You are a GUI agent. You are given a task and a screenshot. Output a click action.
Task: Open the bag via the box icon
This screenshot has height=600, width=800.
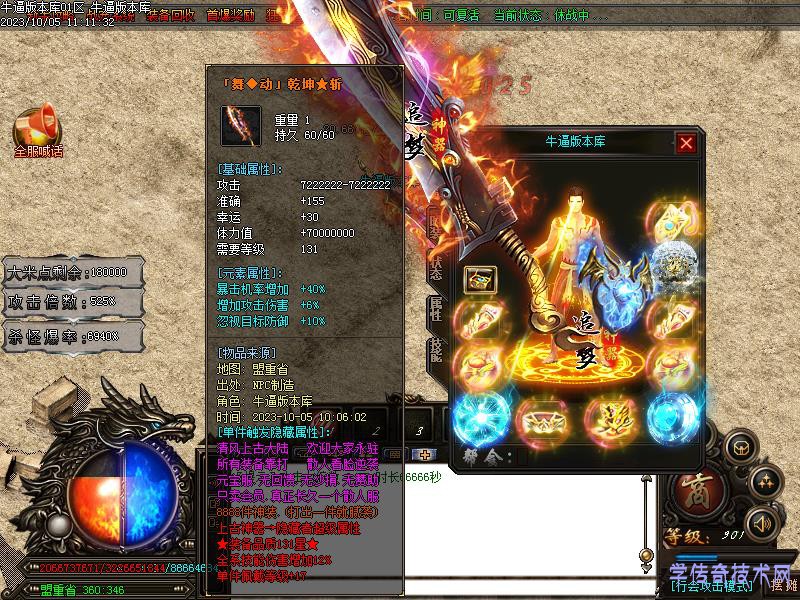click(x=741, y=446)
